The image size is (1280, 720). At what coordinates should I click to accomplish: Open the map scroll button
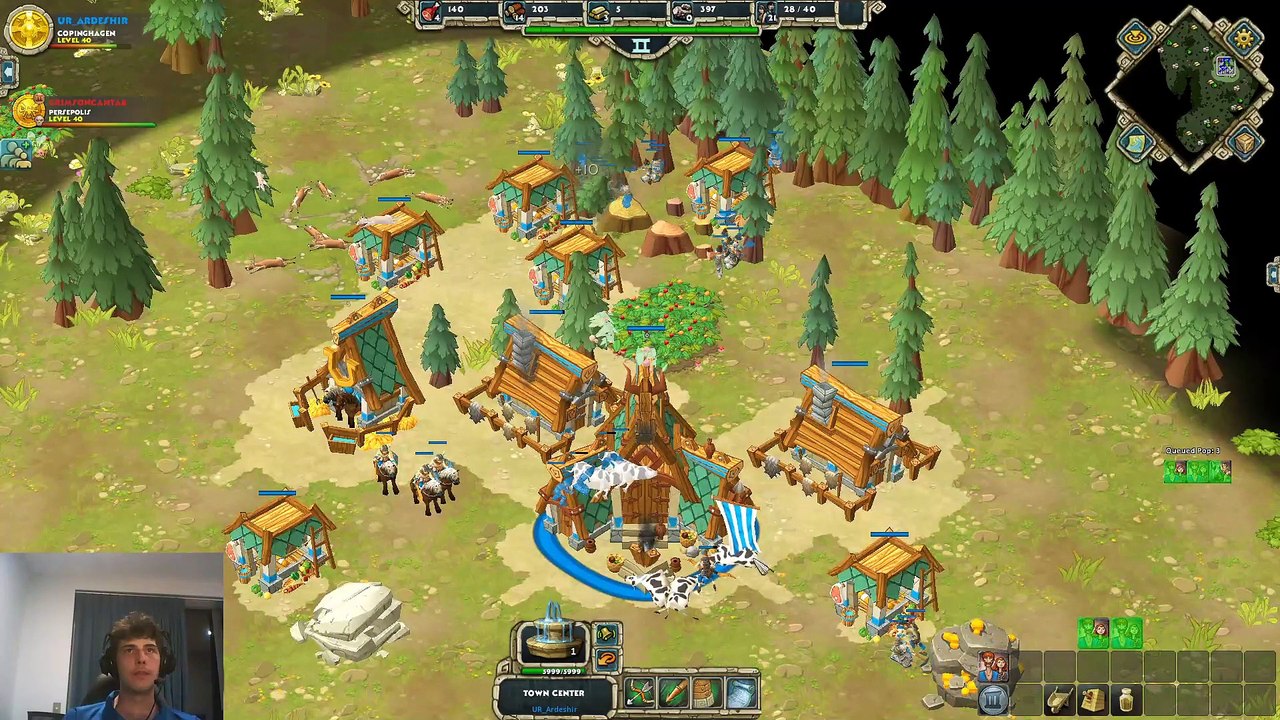pos(1136,144)
